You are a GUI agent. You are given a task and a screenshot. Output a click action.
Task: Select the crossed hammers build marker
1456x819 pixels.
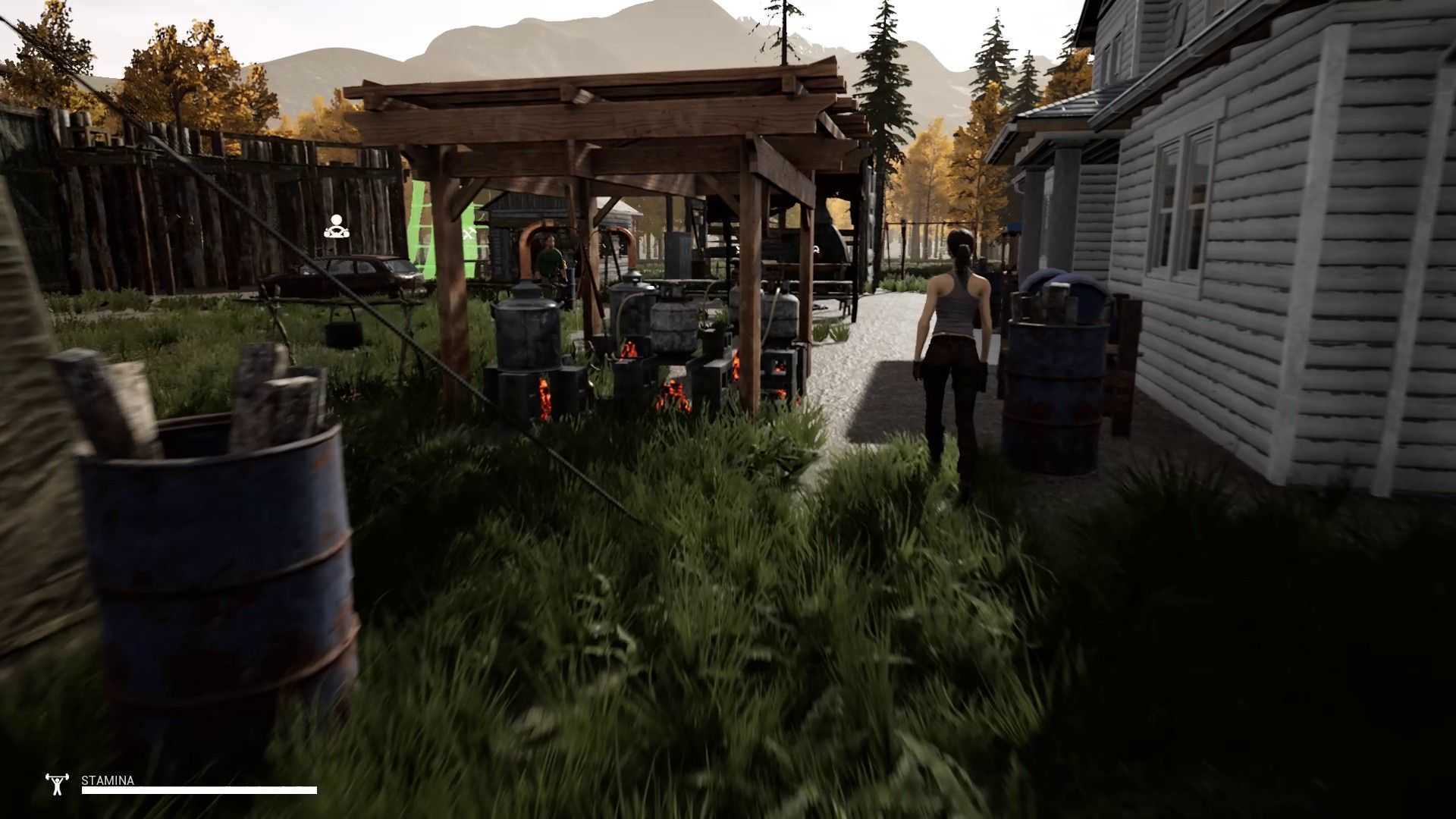pos(470,233)
